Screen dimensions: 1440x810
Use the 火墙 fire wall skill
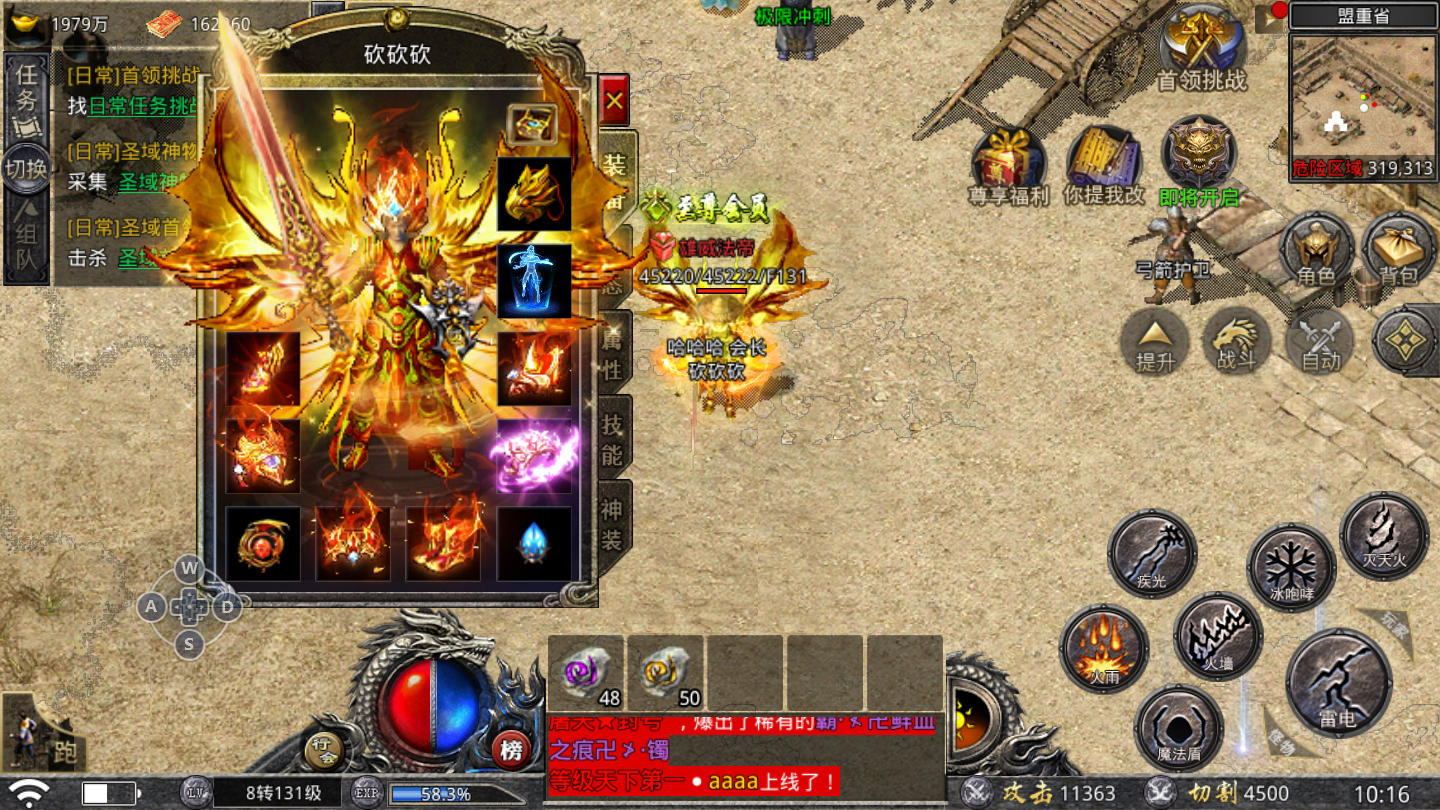pyautogui.click(x=1218, y=636)
